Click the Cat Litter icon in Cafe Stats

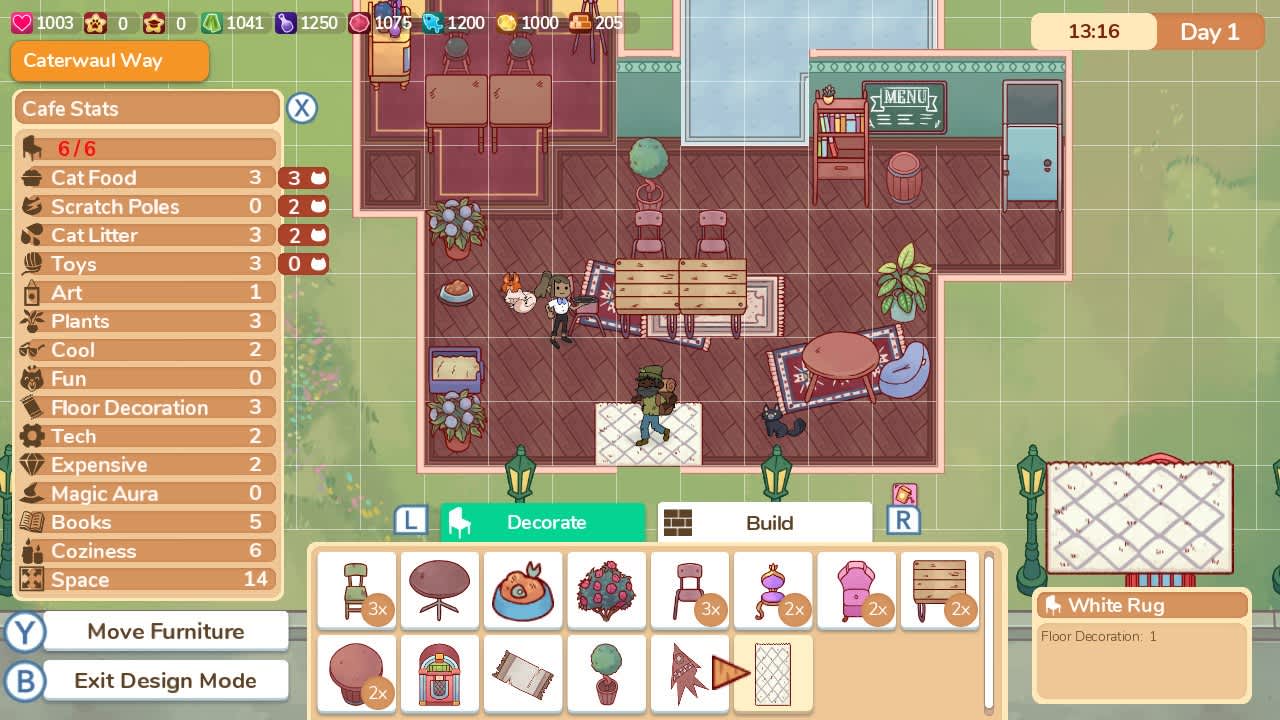pyautogui.click(x=30, y=235)
